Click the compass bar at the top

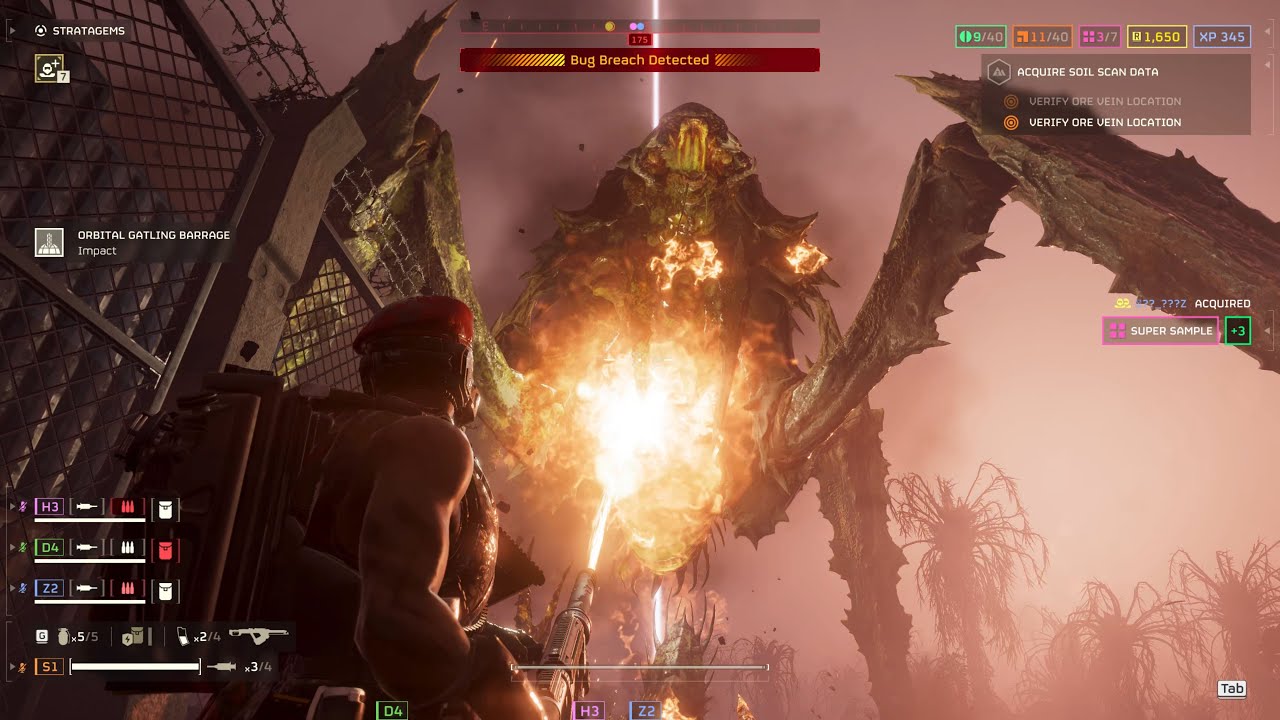click(639, 26)
